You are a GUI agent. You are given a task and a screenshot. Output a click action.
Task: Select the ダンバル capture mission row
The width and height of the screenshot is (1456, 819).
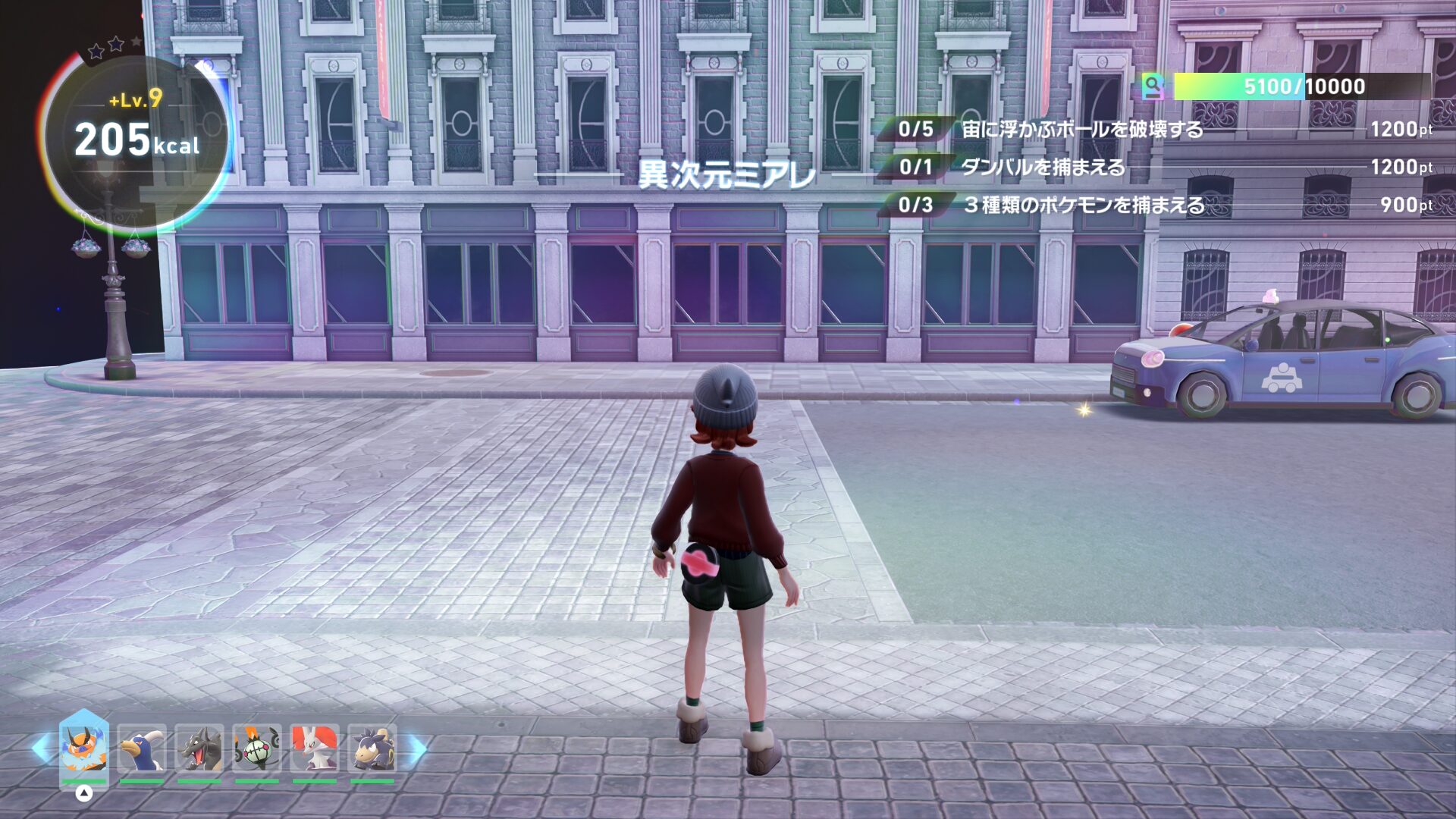click(1043, 167)
